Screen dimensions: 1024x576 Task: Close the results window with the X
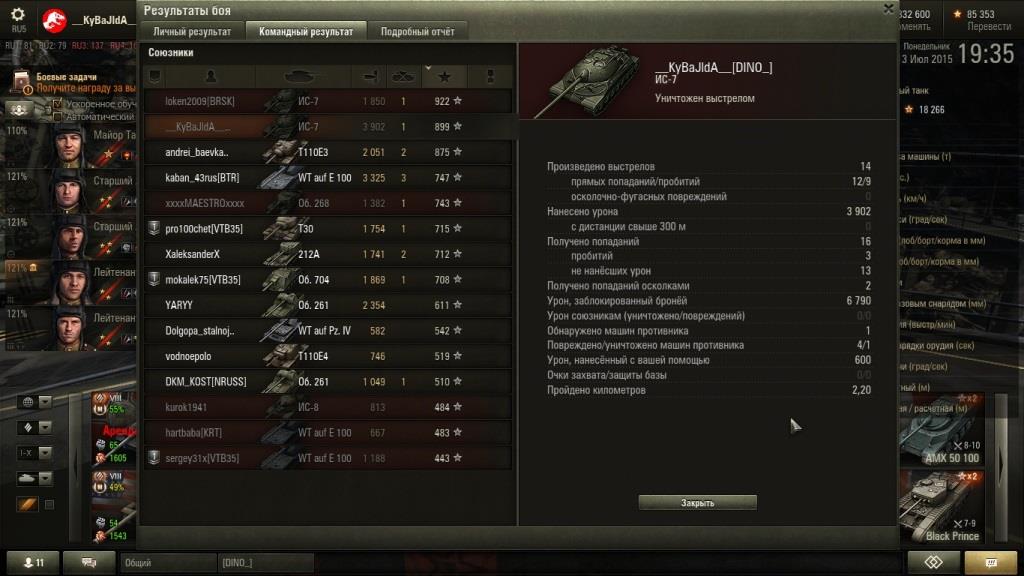(888, 9)
